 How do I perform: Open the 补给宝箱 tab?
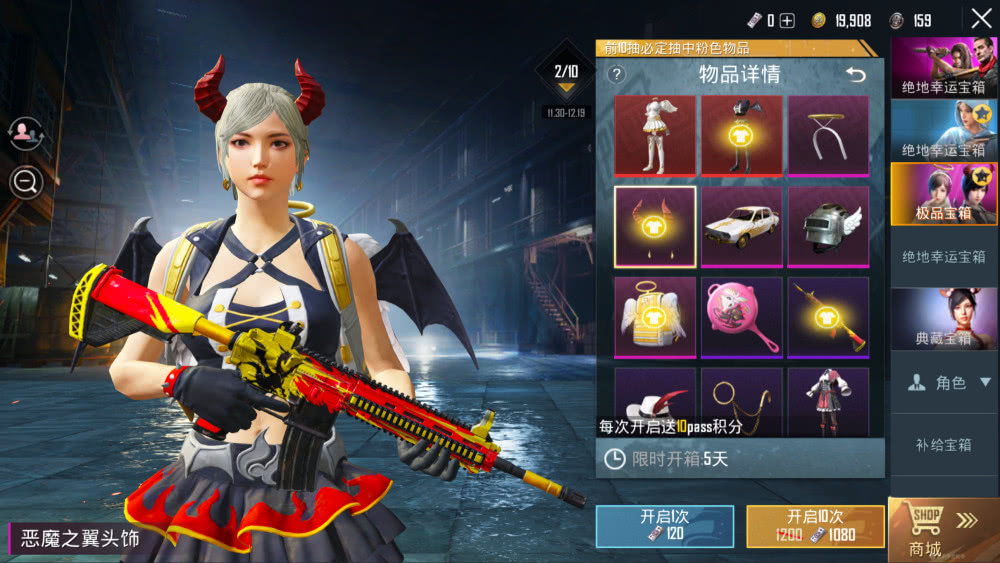tap(944, 445)
